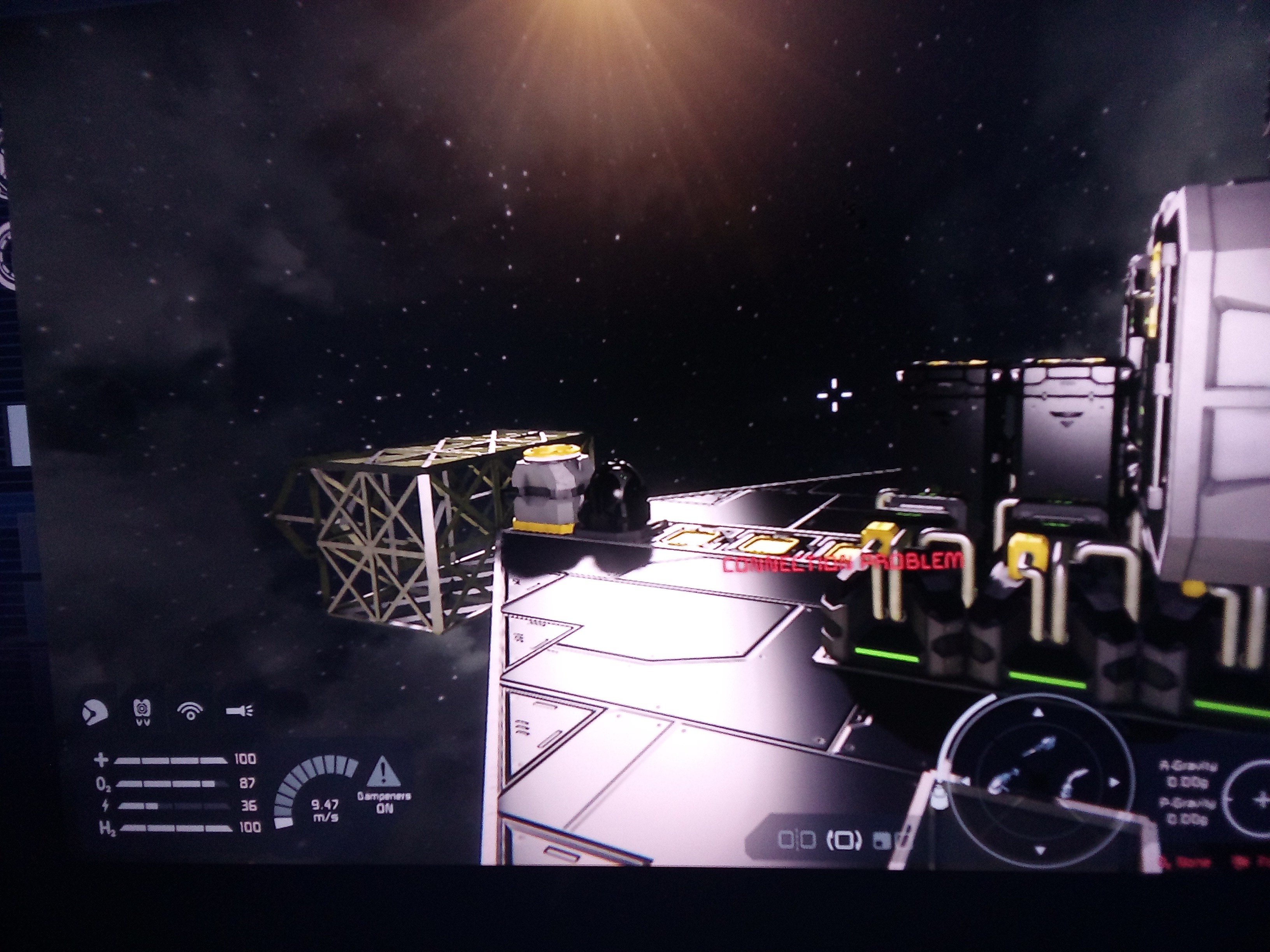Image resolution: width=1270 pixels, height=952 pixels.
Task: Toggle the broadcasting signal icon
Action: (x=191, y=712)
